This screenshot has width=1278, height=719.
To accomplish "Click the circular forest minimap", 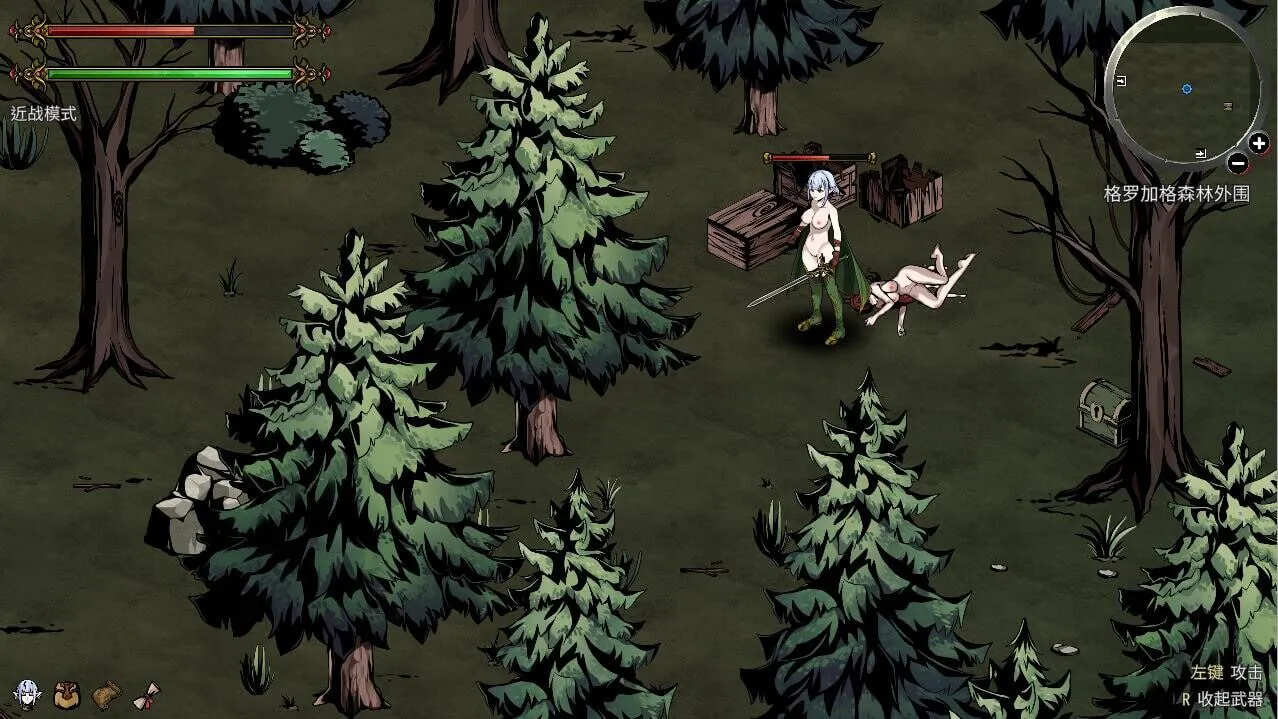I will tap(1184, 88).
